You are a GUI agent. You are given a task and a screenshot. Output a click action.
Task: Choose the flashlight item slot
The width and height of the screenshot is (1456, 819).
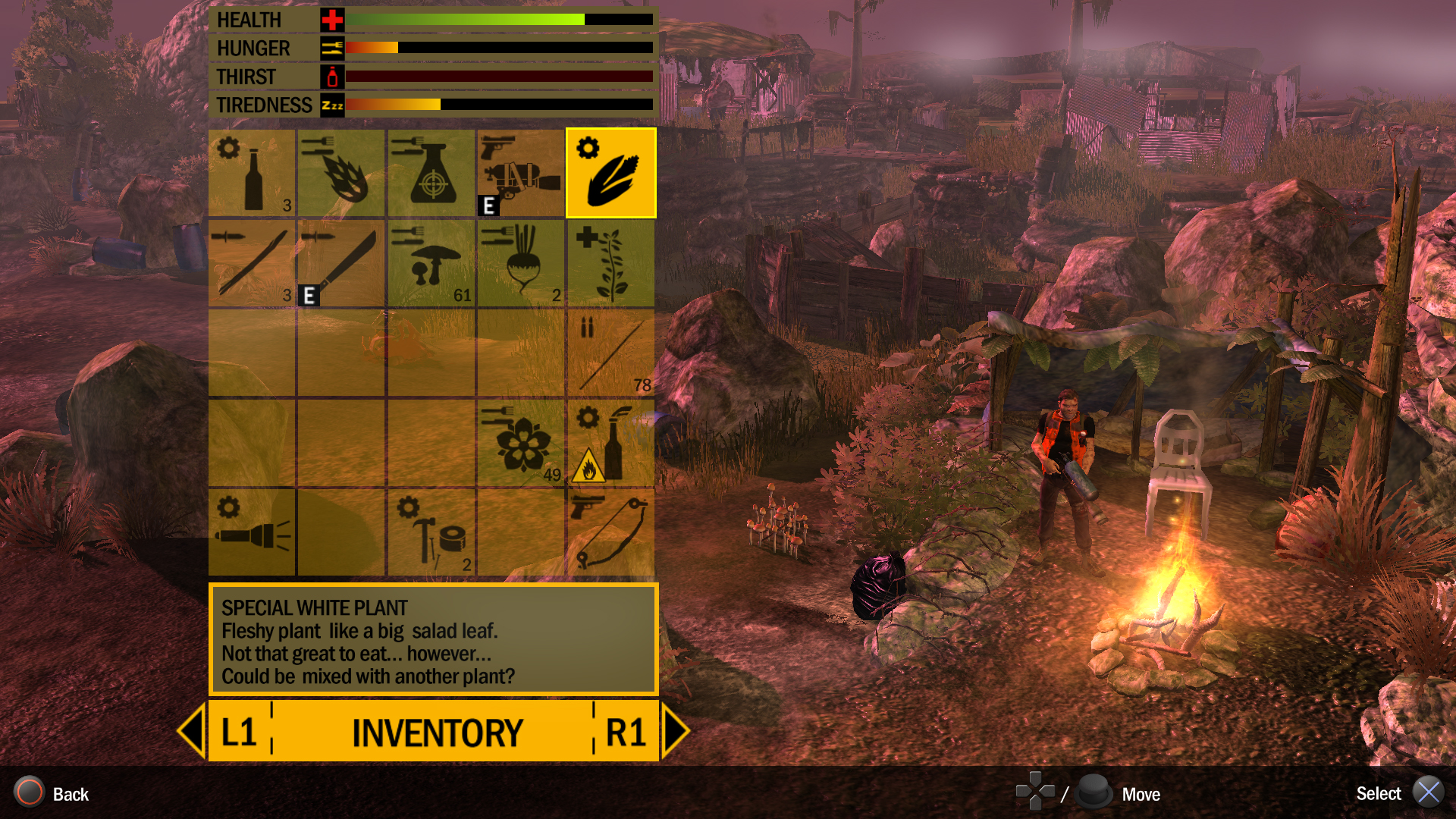[252, 532]
